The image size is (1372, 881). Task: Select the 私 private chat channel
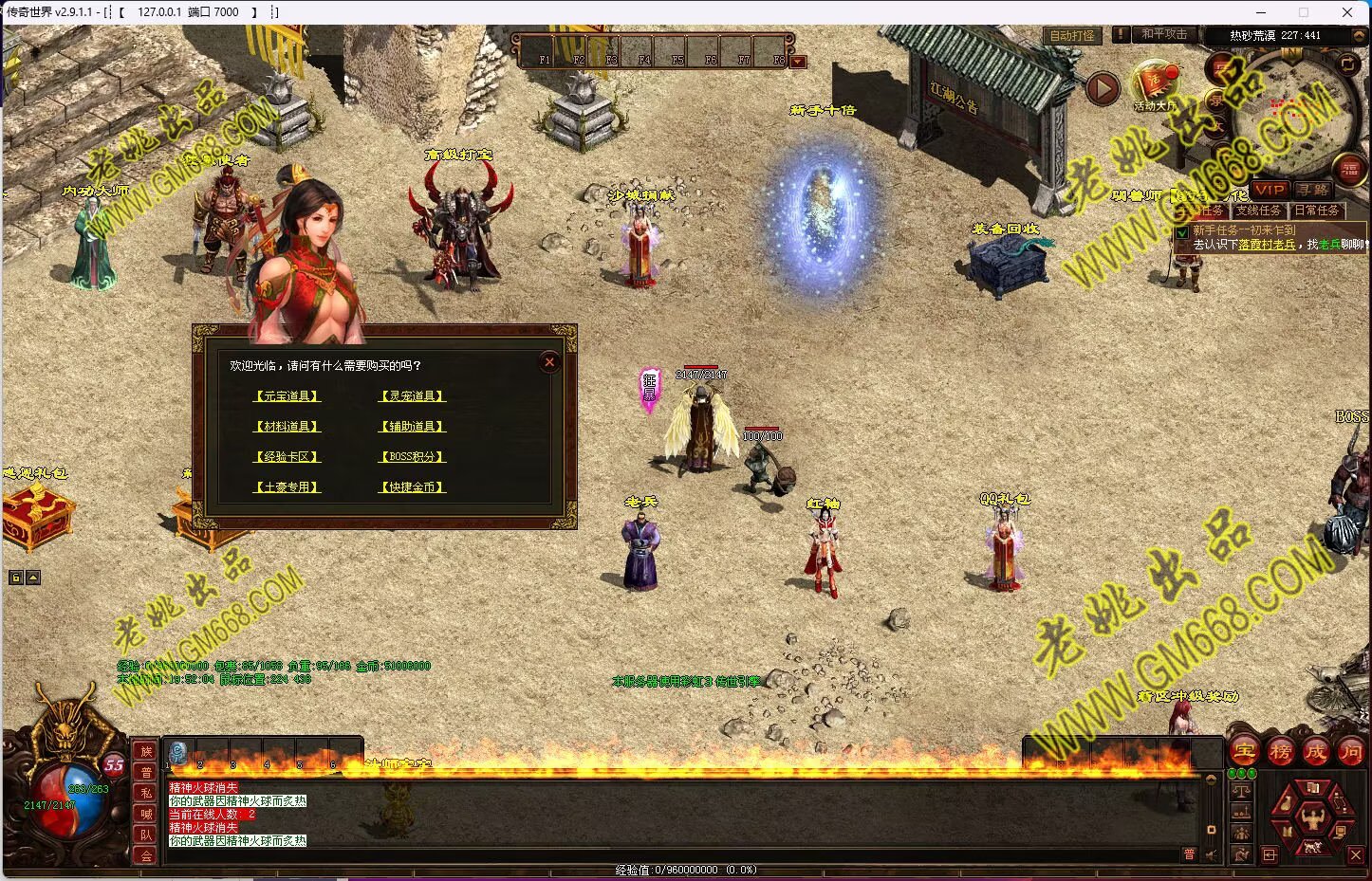146,793
